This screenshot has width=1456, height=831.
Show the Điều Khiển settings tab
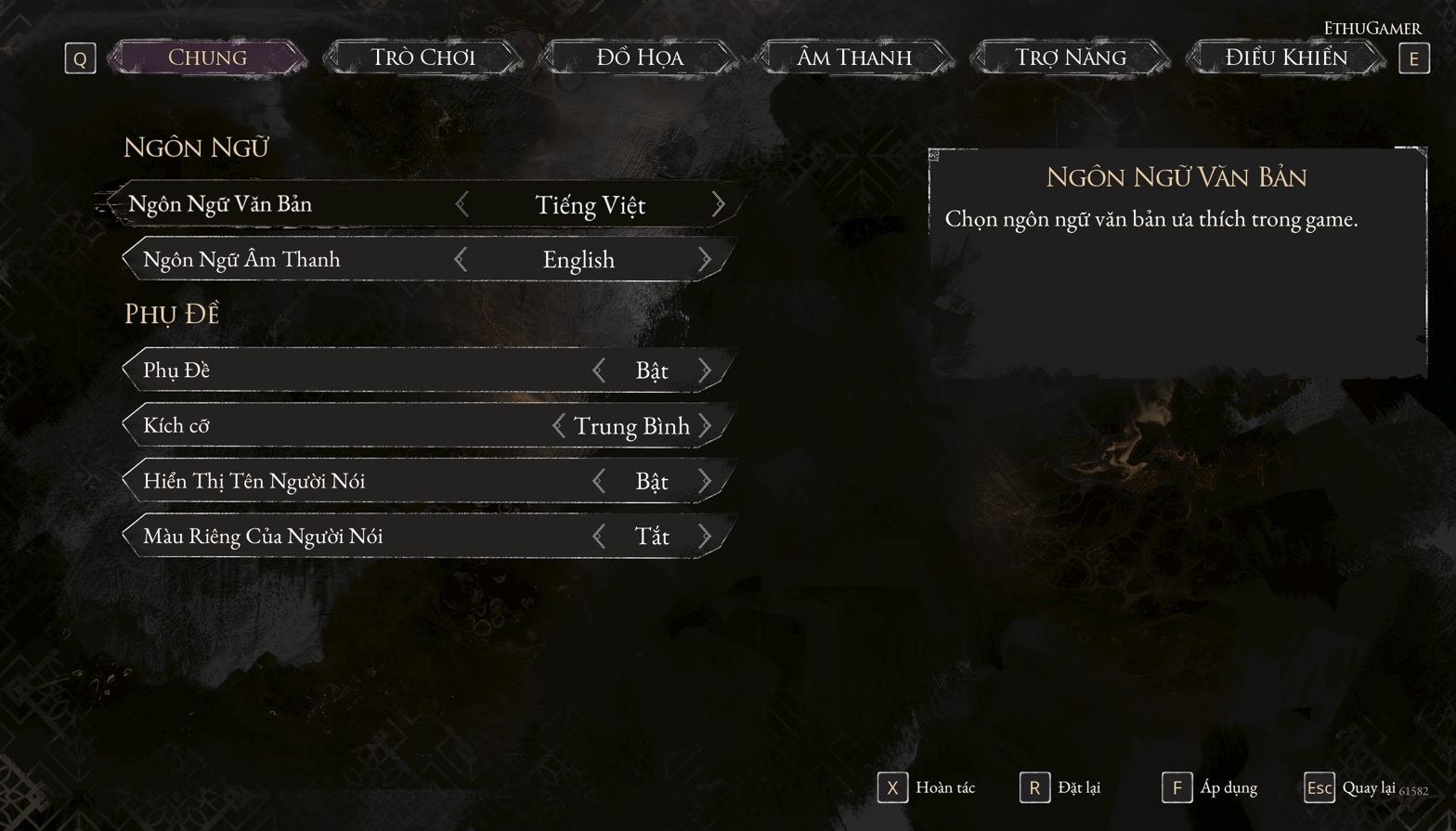(1285, 58)
